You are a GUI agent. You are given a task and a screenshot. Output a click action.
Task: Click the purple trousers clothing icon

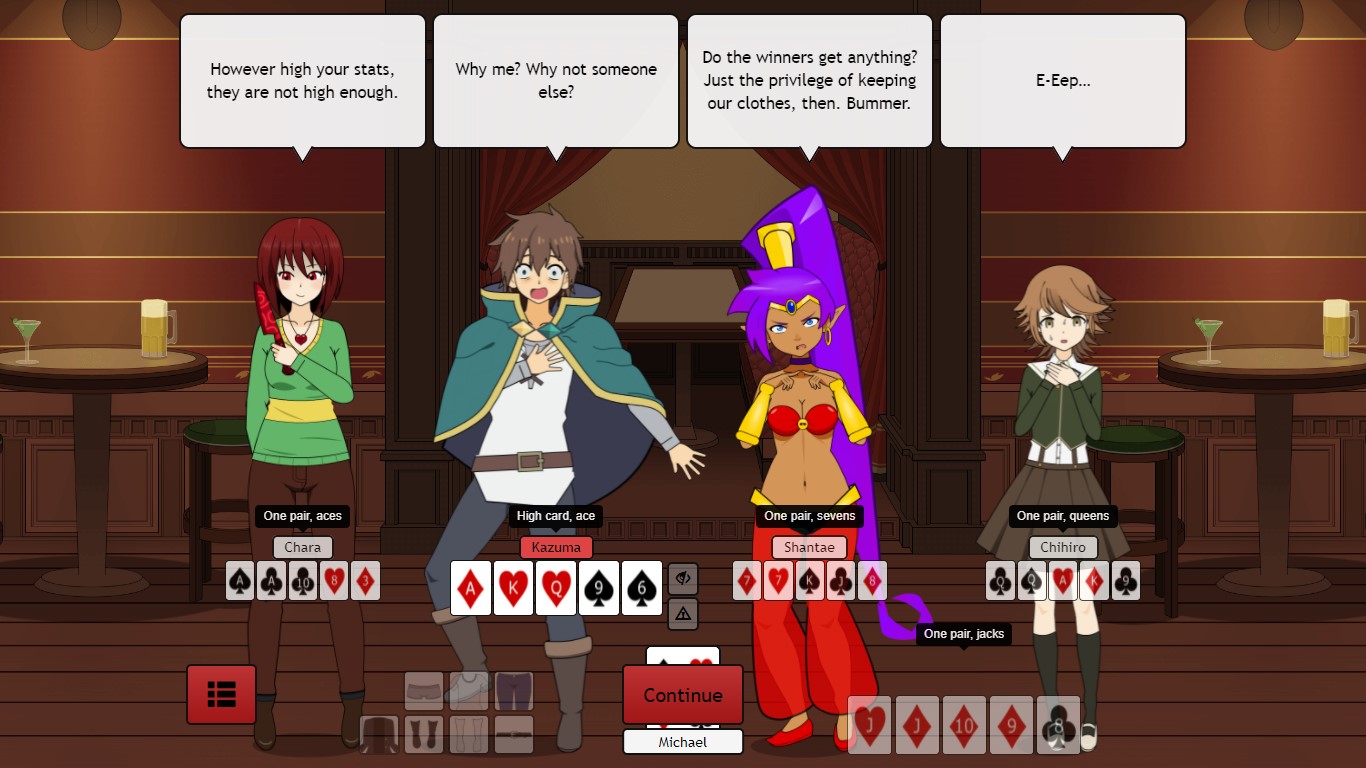512,691
